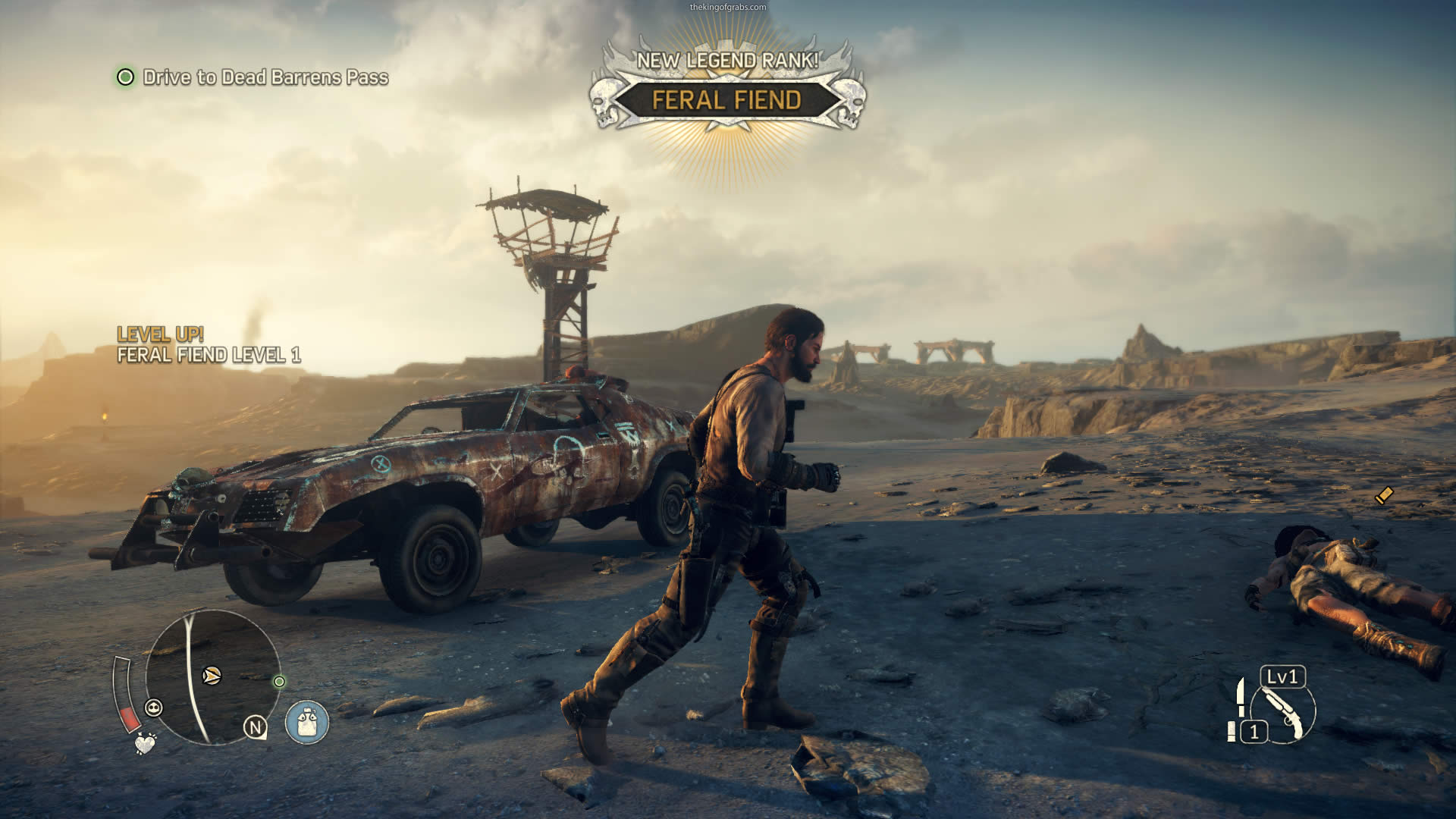Toggle the green objective circle marker on the minimap
The height and width of the screenshot is (819, 1456).
tap(279, 681)
